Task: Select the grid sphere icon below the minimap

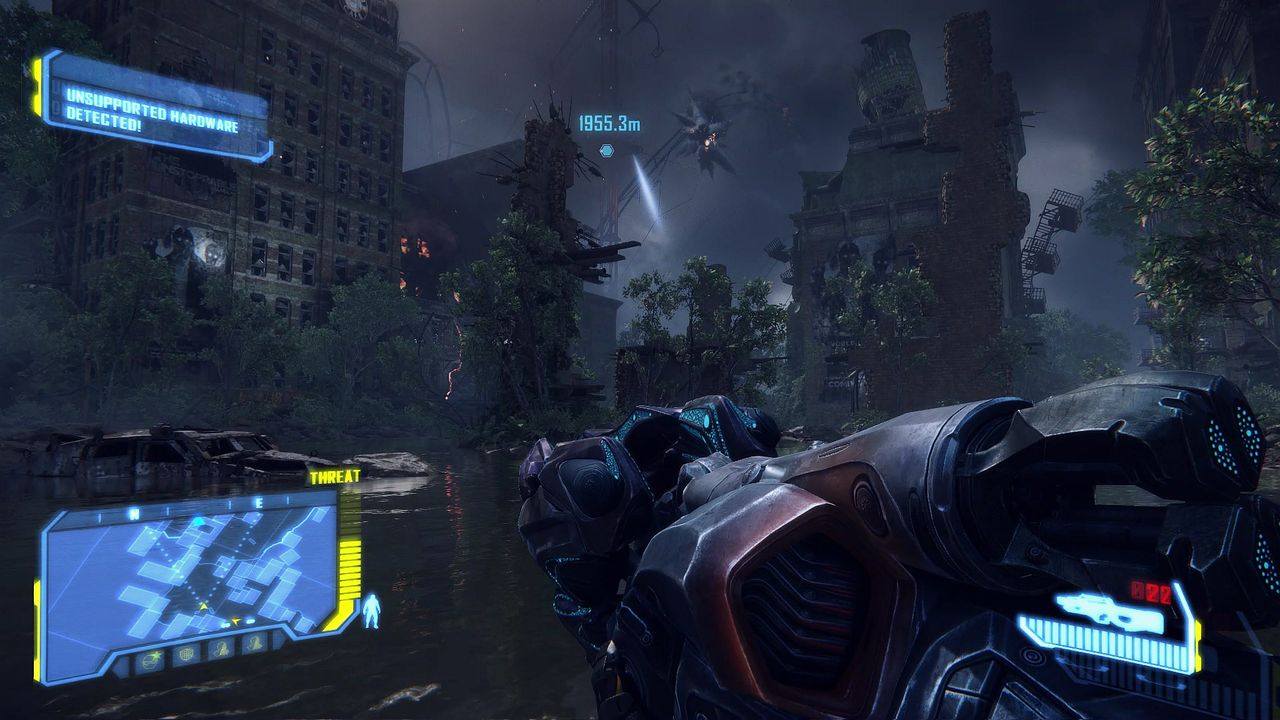Action: tap(186, 654)
